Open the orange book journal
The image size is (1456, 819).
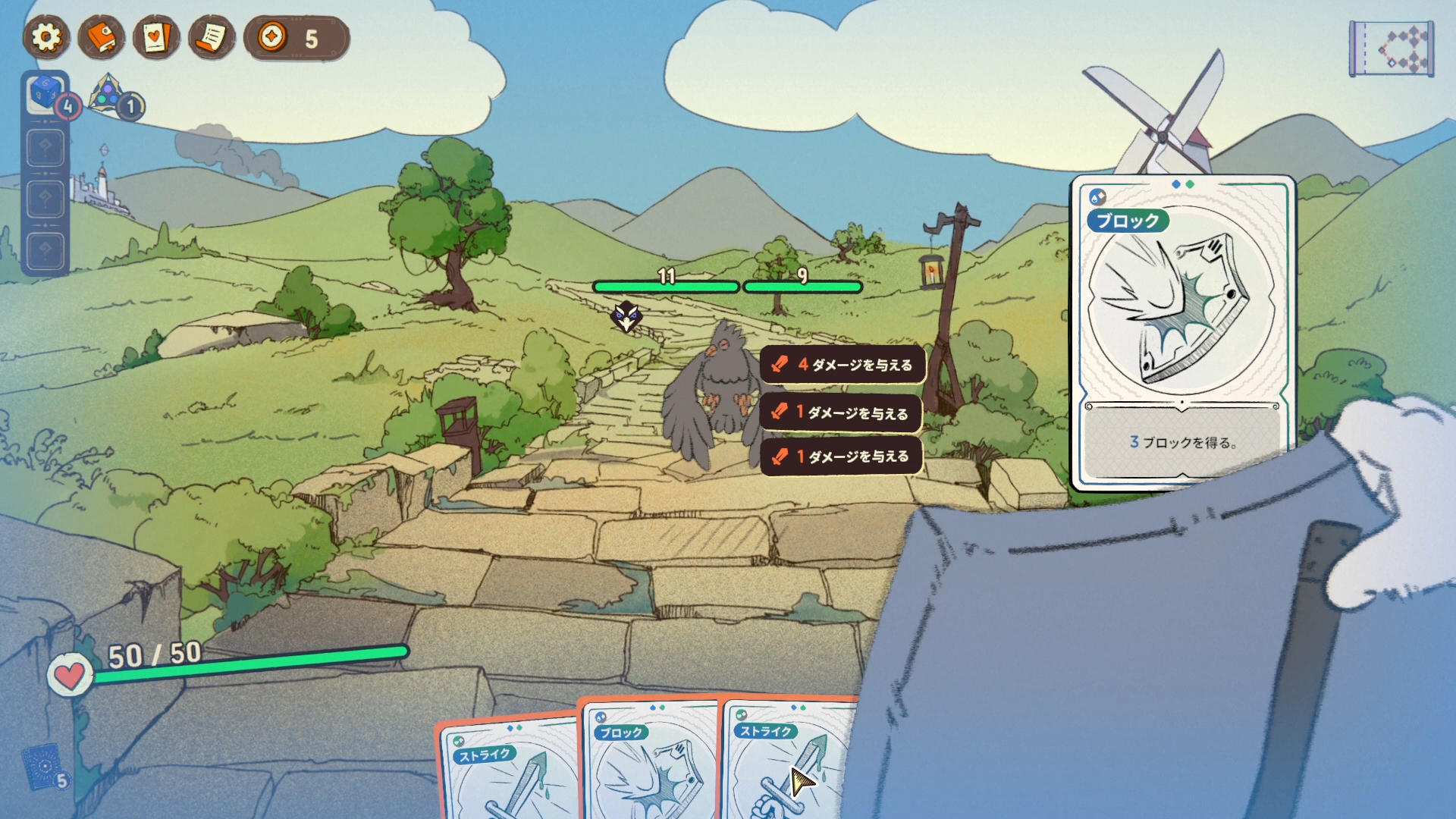pyautogui.click(x=101, y=37)
